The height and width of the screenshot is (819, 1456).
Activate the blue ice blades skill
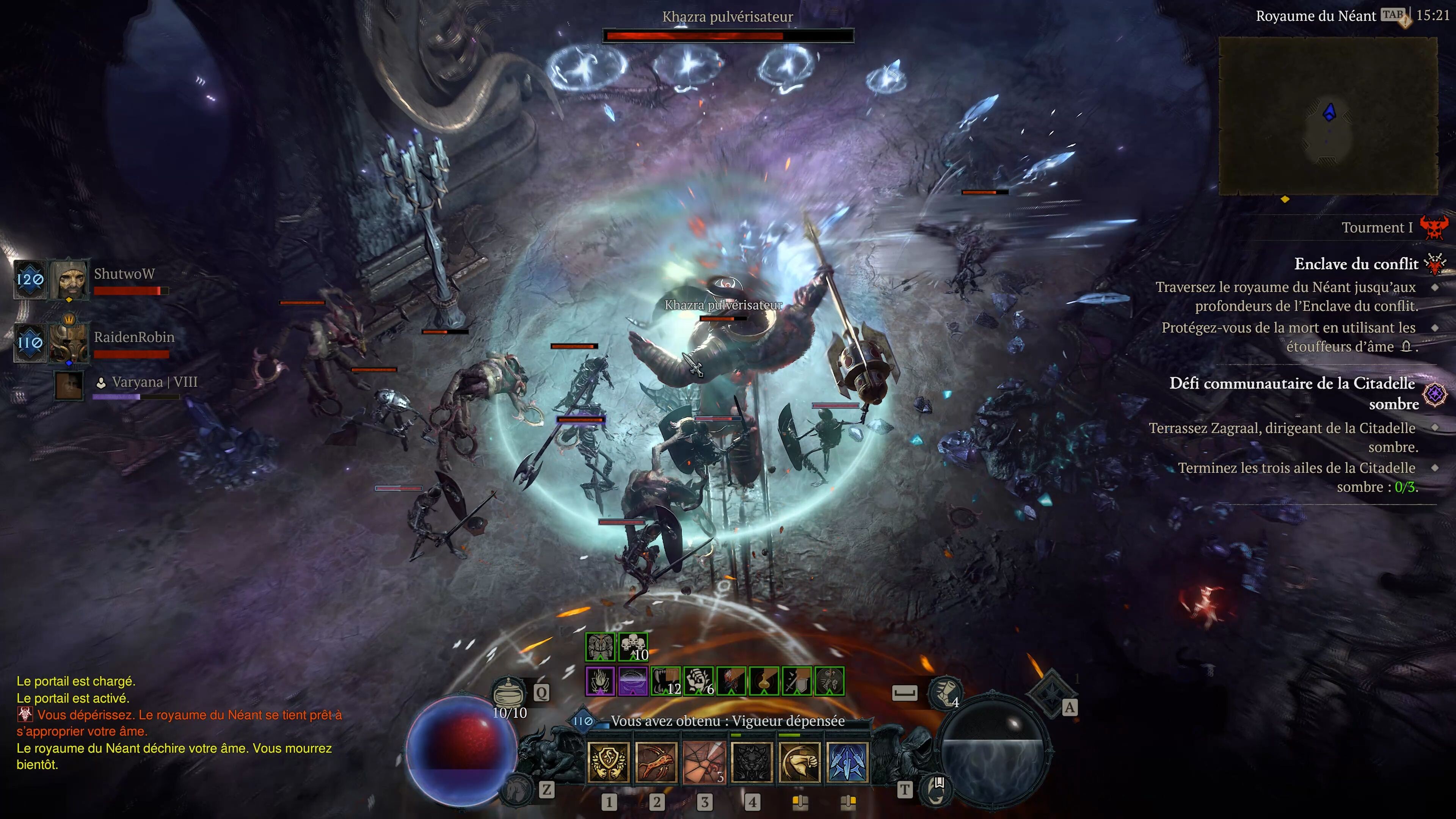(847, 763)
